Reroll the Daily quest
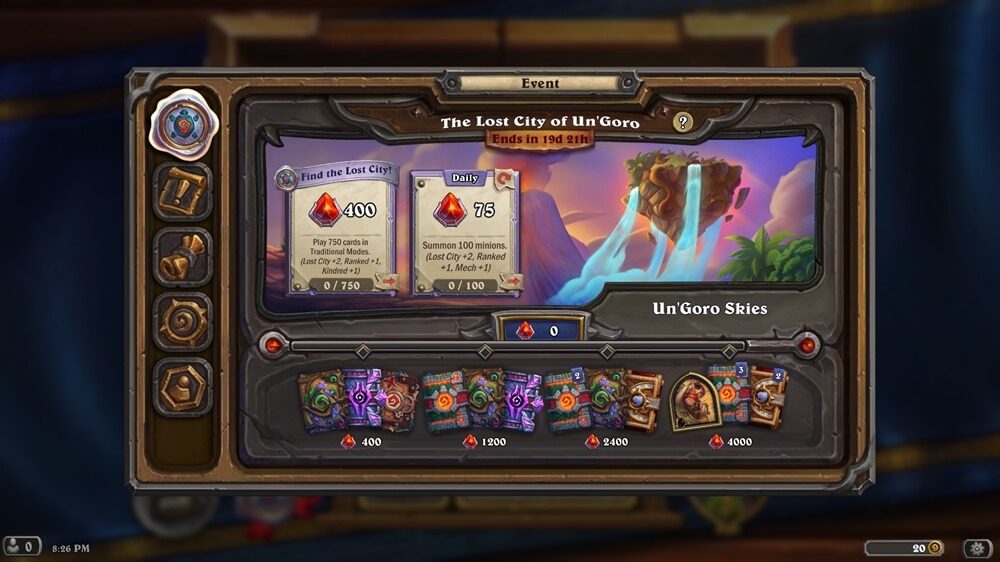The width and height of the screenshot is (1000, 562). [505, 179]
